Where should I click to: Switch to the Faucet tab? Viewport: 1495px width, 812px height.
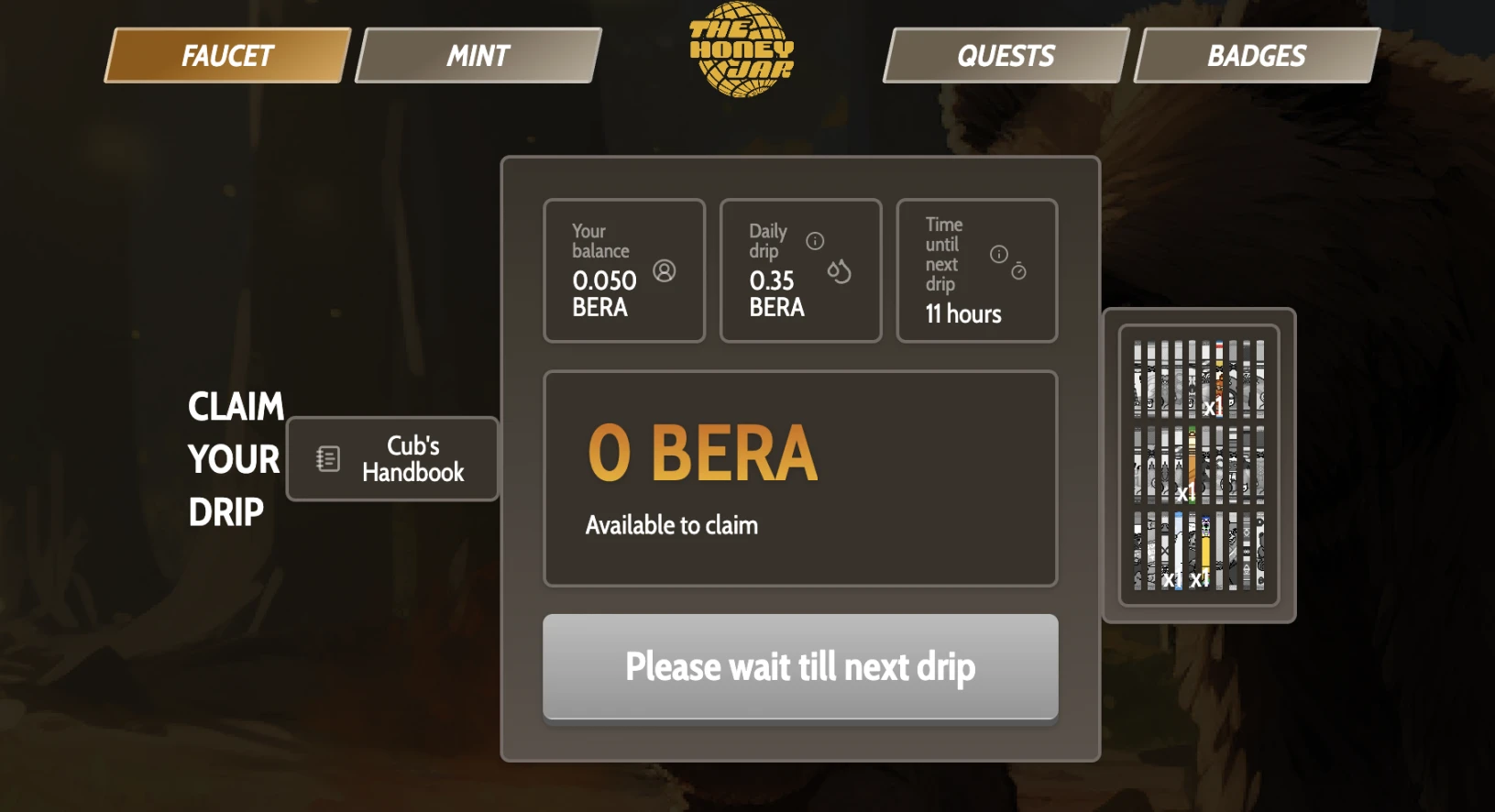227,56
